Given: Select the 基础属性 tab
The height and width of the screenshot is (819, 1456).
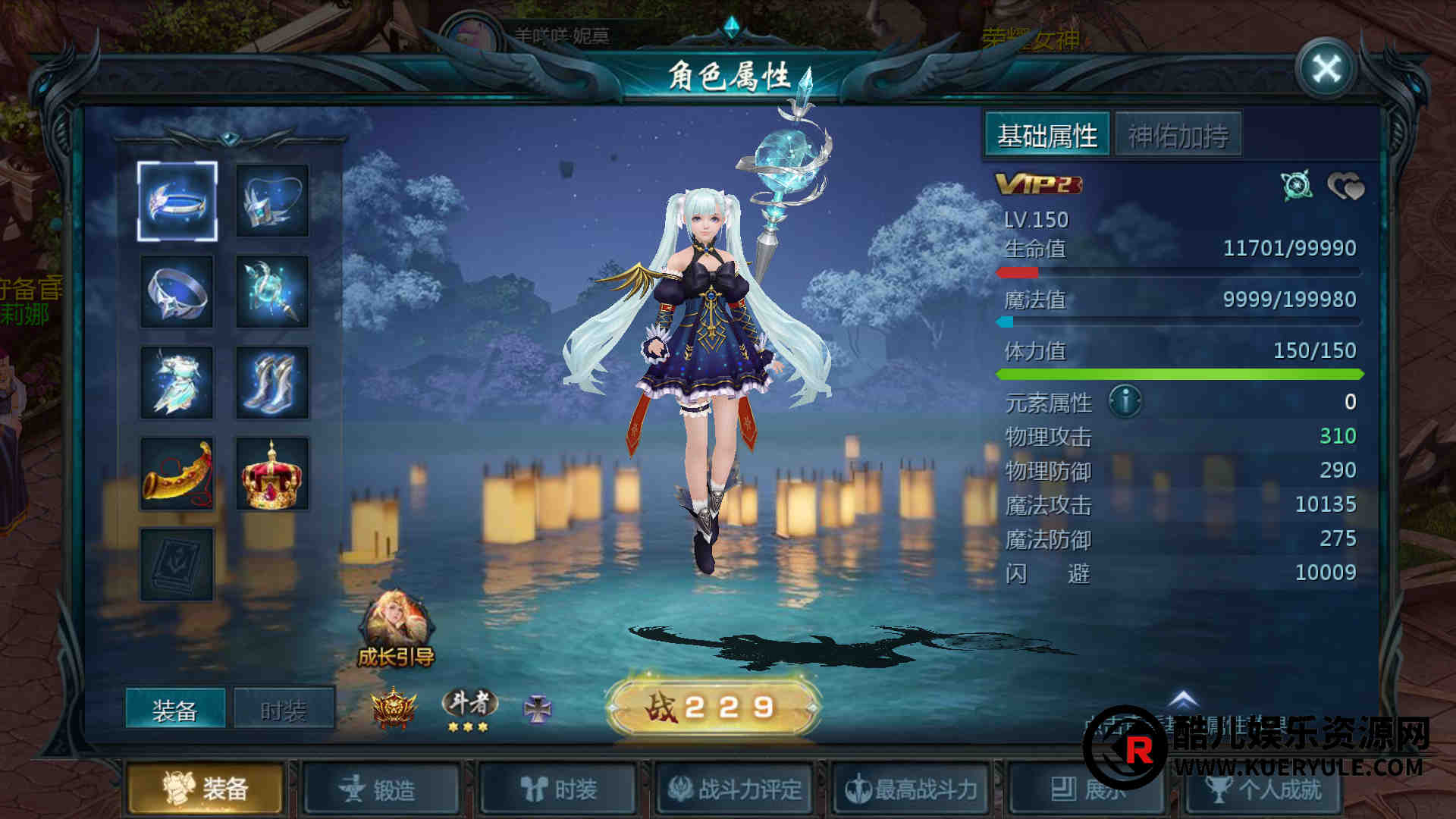Looking at the screenshot, I should pos(1047,136).
